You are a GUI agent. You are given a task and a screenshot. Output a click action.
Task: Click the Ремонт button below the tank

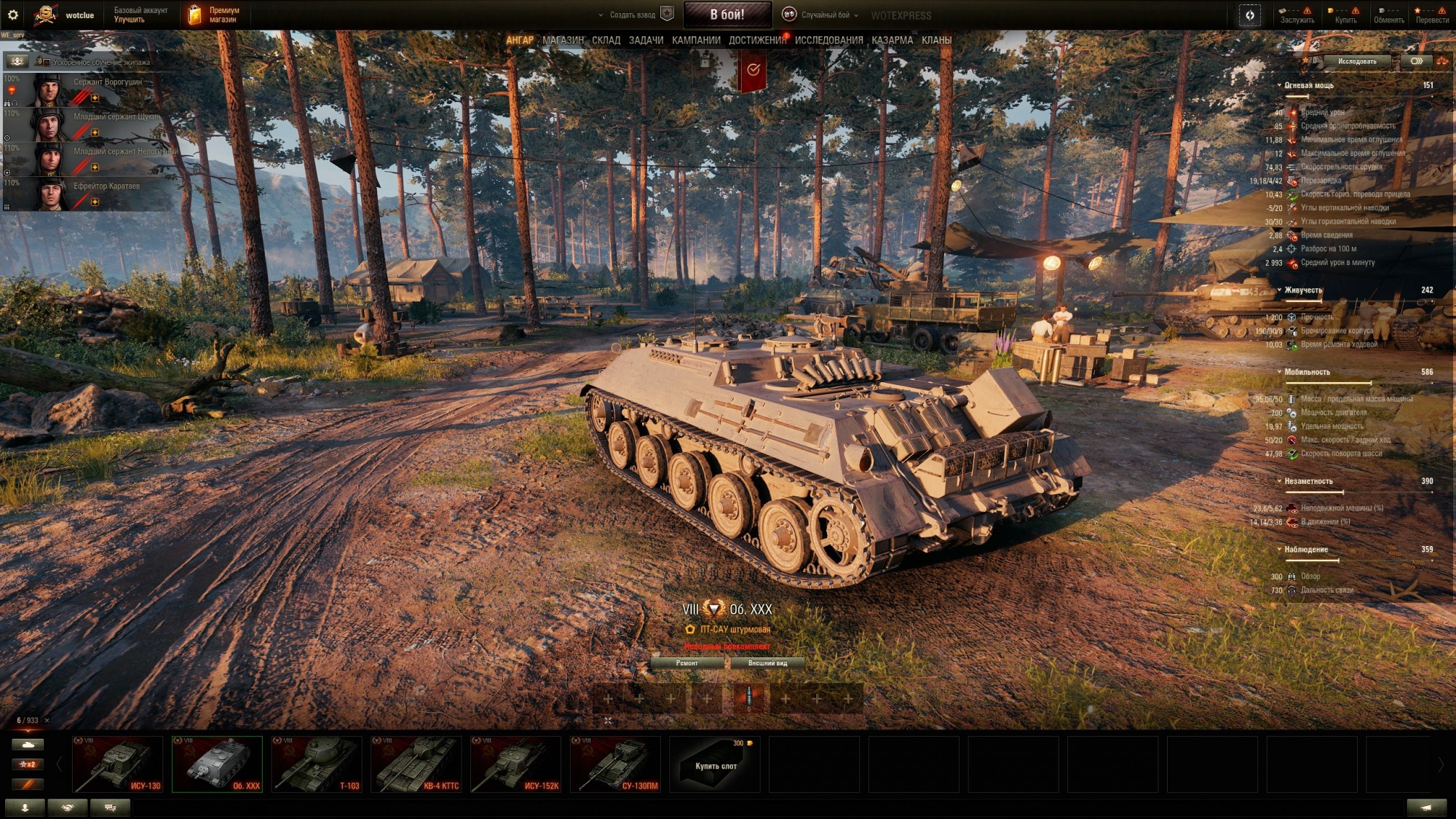pos(687,663)
